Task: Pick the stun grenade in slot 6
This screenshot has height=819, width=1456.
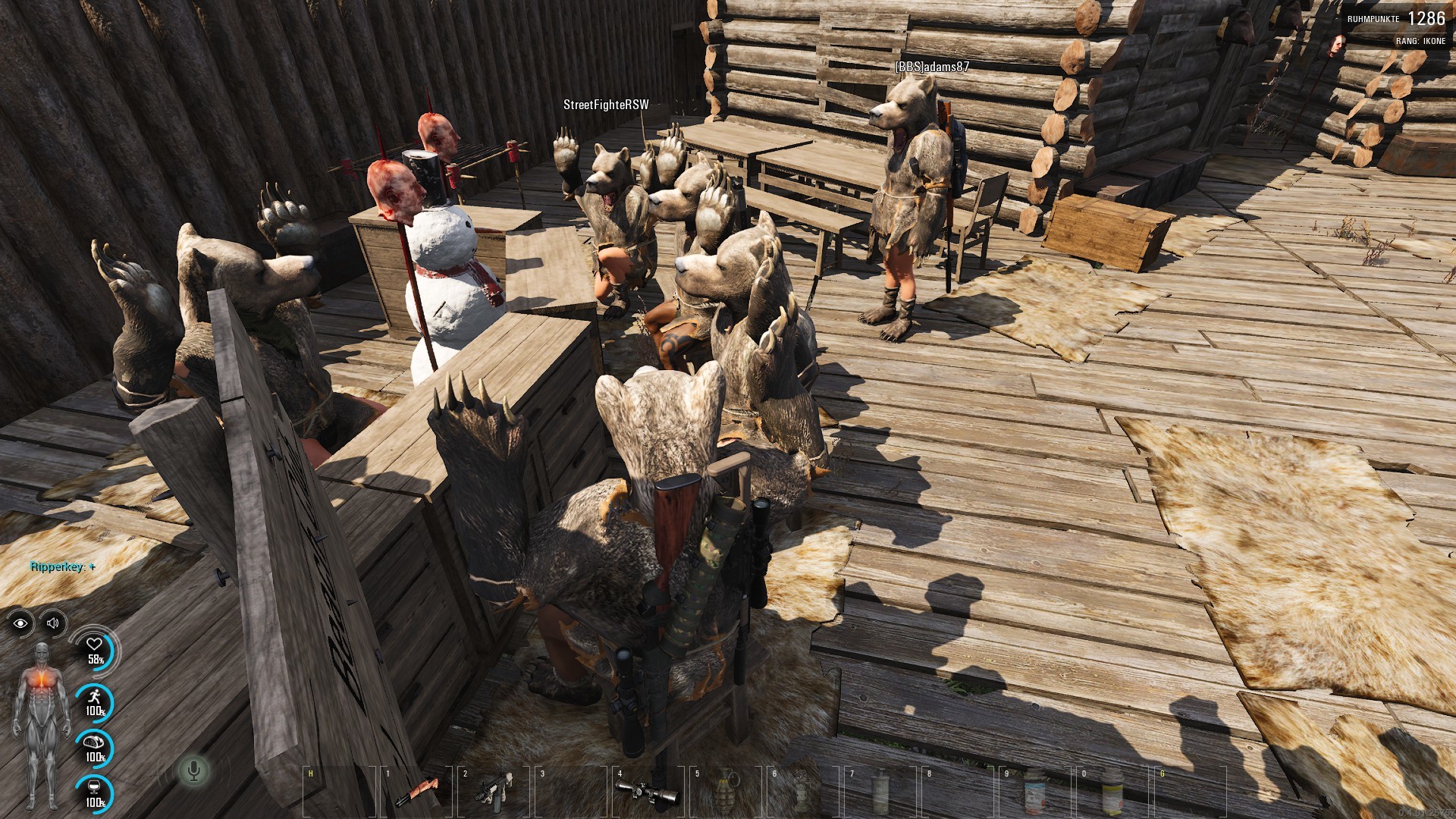Action: [x=802, y=792]
